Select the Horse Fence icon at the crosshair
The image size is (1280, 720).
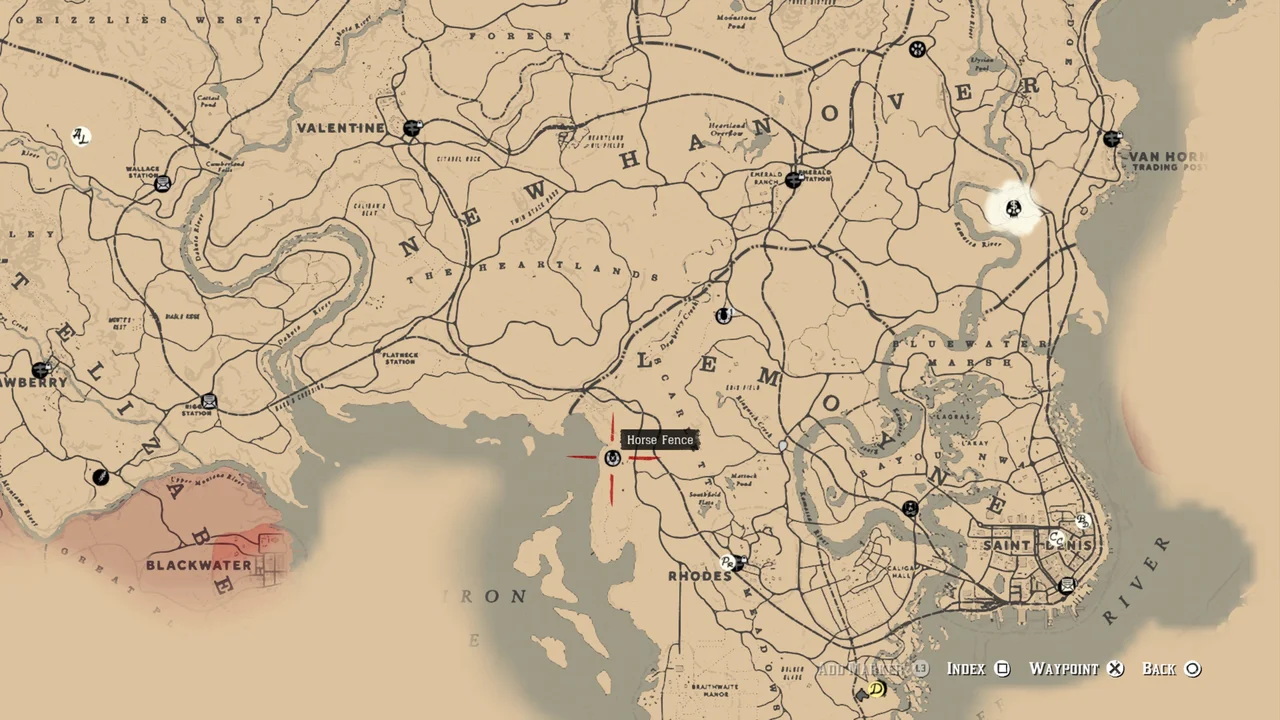click(x=613, y=458)
